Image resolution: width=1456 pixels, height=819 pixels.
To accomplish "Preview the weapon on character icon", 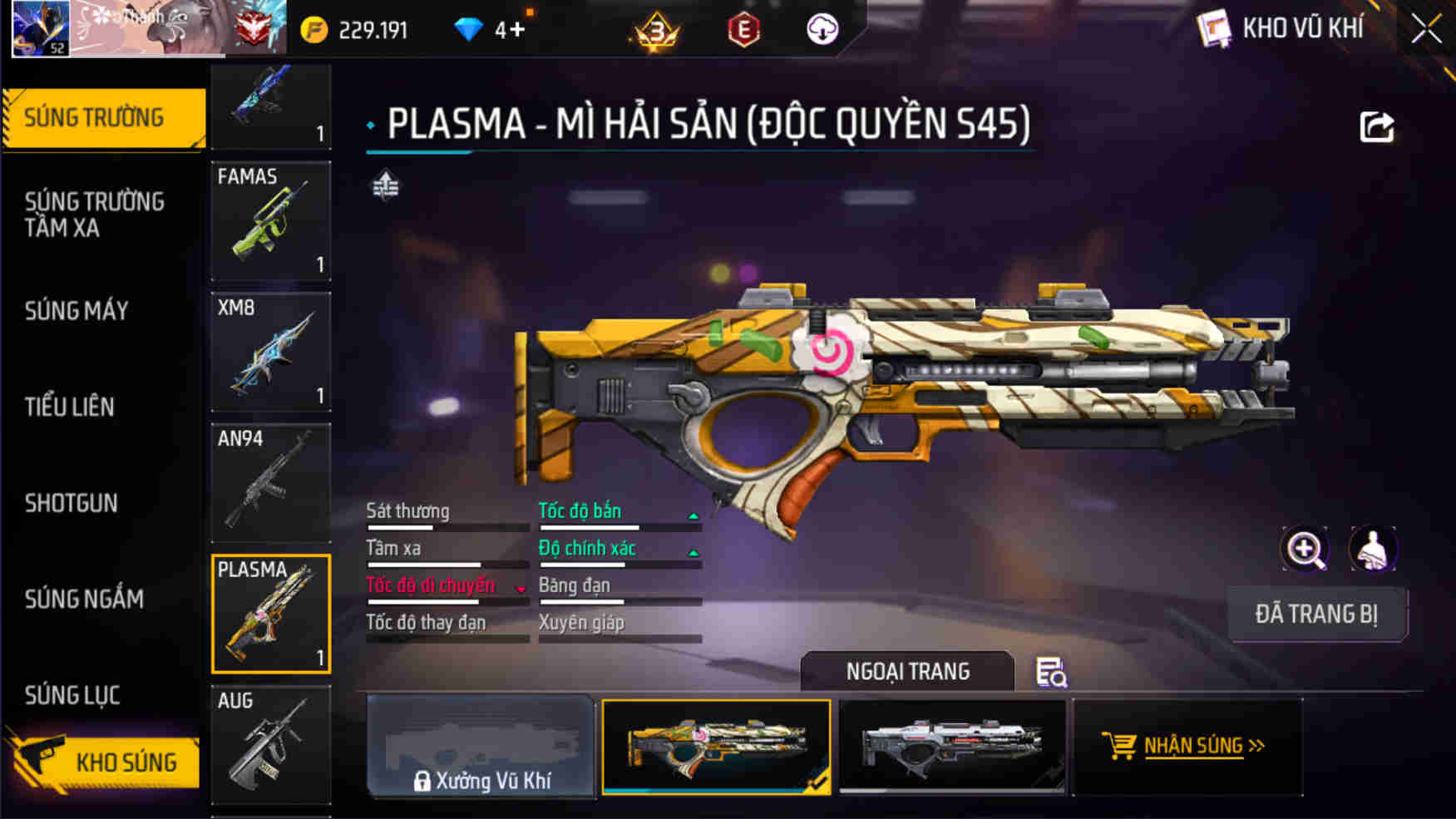I will (x=1373, y=549).
